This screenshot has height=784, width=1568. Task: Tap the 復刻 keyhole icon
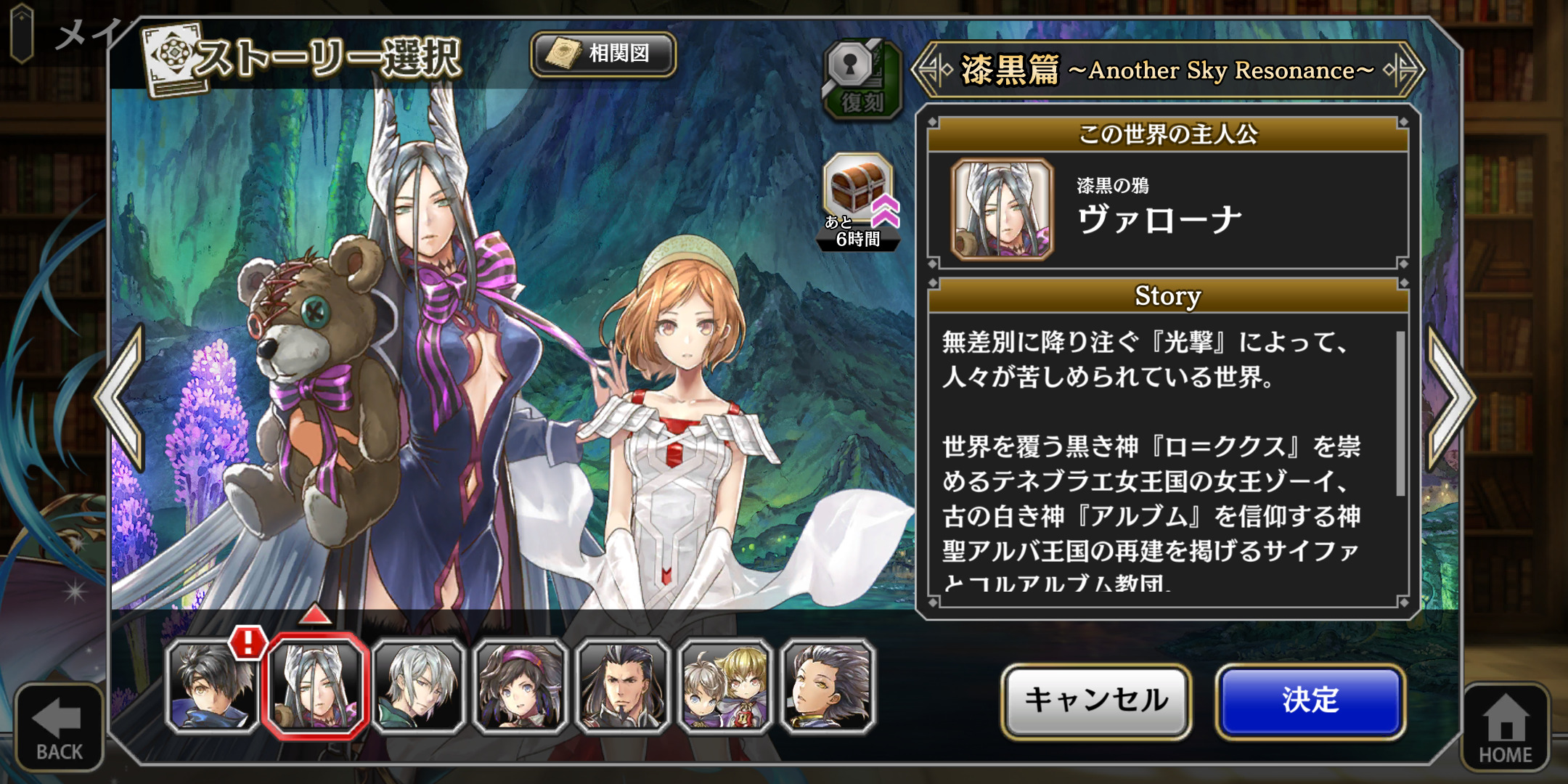click(x=861, y=78)
